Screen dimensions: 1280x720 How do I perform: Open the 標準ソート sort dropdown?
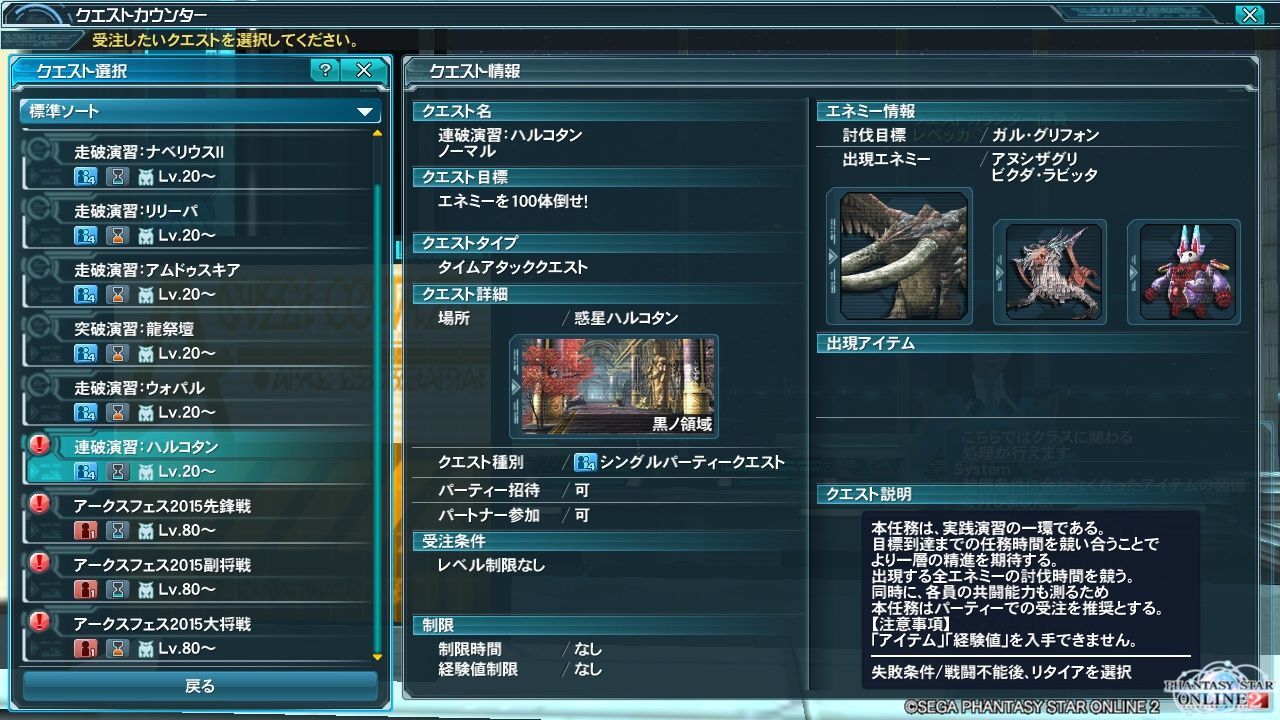click(196, 112)
